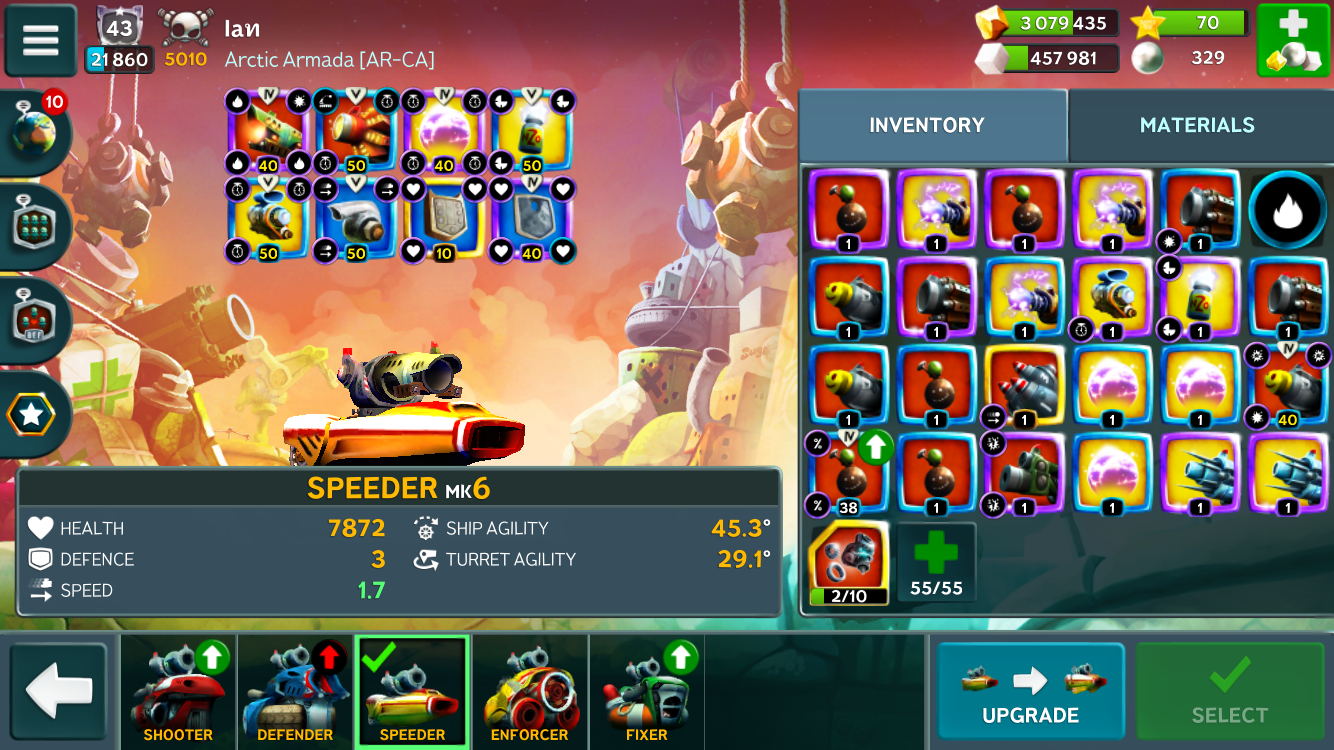Activate the fire filter circle in inventory
1334x750 pixels.
1287,210
